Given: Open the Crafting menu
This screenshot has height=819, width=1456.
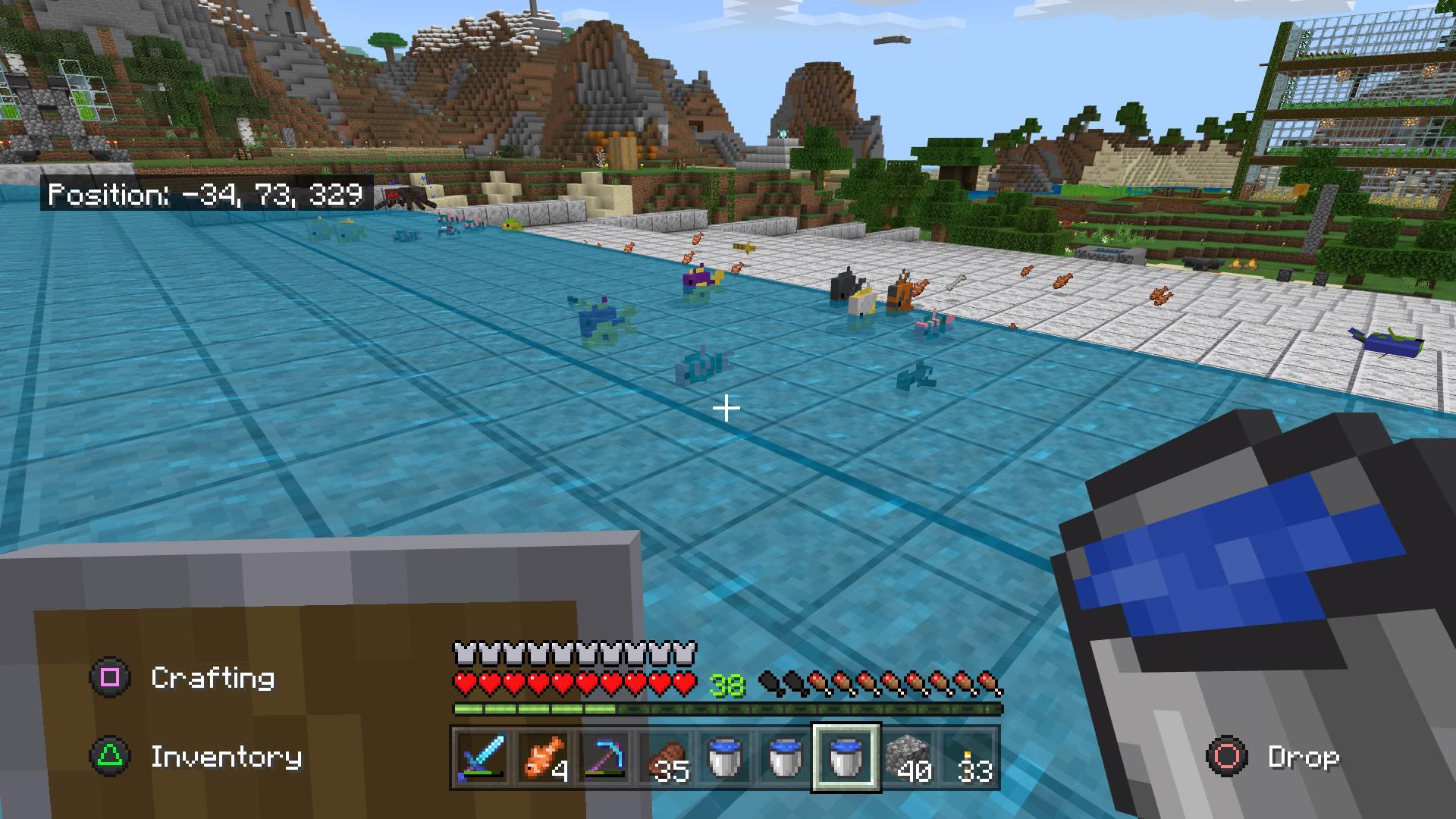Looking at the screenshot, I should 212,677.
